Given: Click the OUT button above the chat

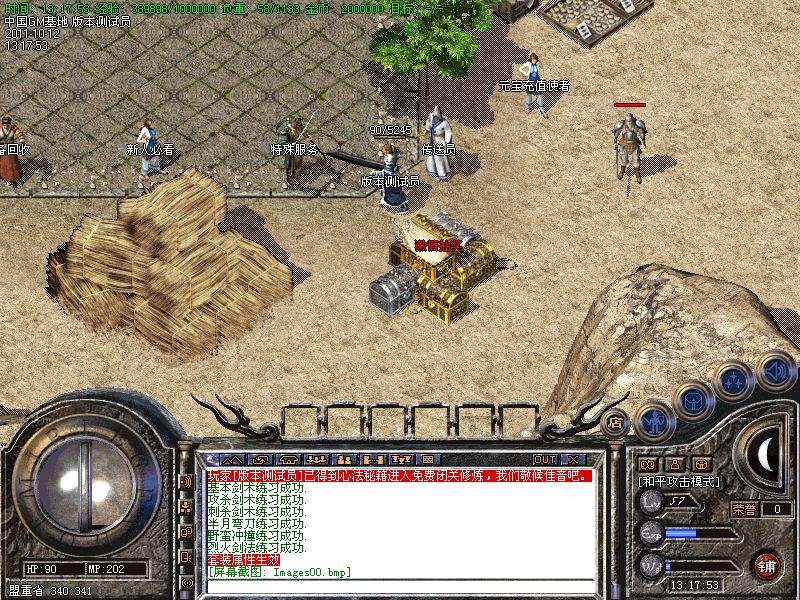Looking at the screenshot, I should tap(545, 460).
